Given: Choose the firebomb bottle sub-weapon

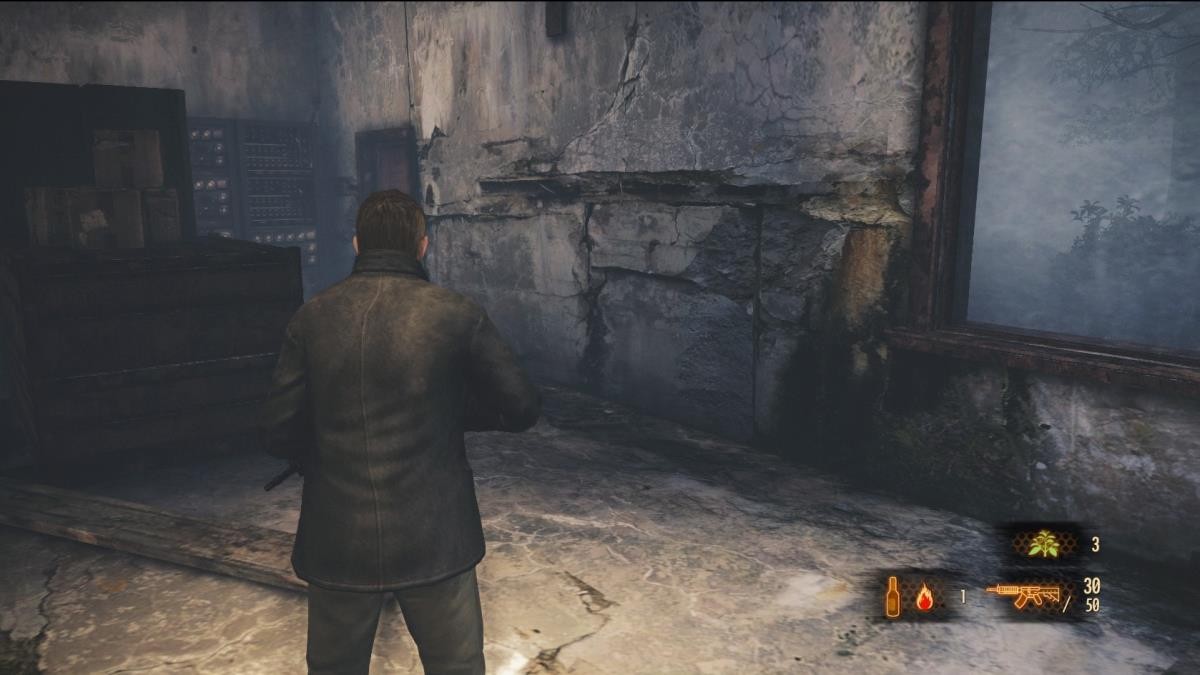Looking at the screenshot, I should point(891,597).
